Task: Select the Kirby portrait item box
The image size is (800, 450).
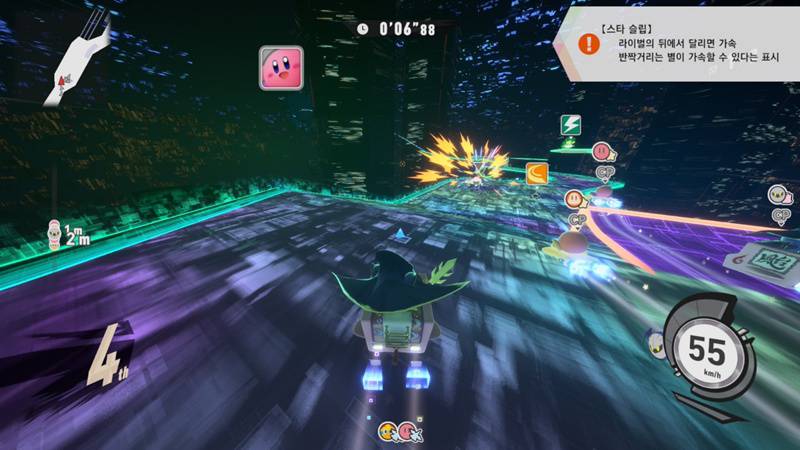Action: tap(281, 66)
